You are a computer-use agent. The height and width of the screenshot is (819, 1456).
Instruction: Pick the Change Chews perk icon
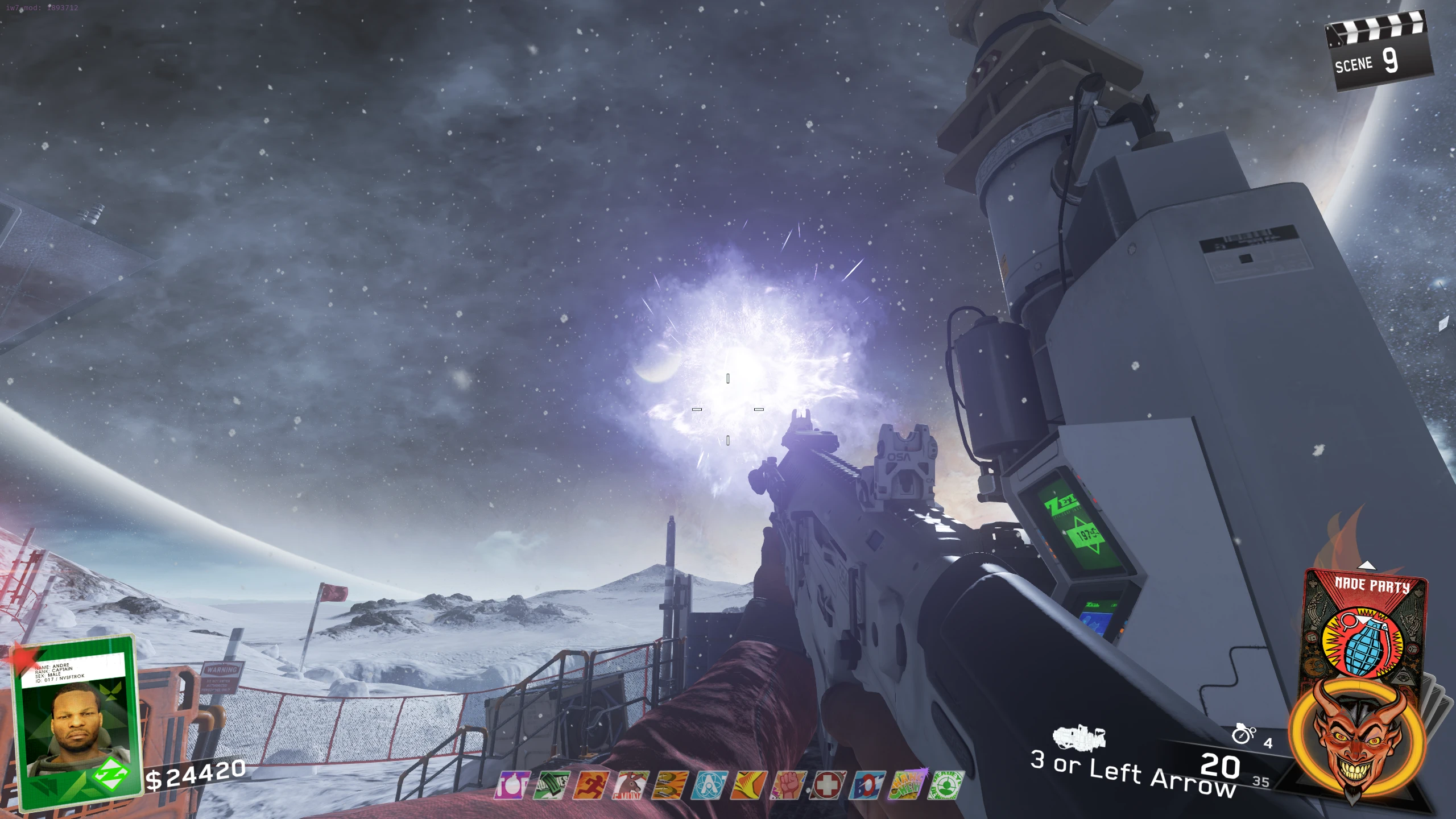tap(907, 785)
